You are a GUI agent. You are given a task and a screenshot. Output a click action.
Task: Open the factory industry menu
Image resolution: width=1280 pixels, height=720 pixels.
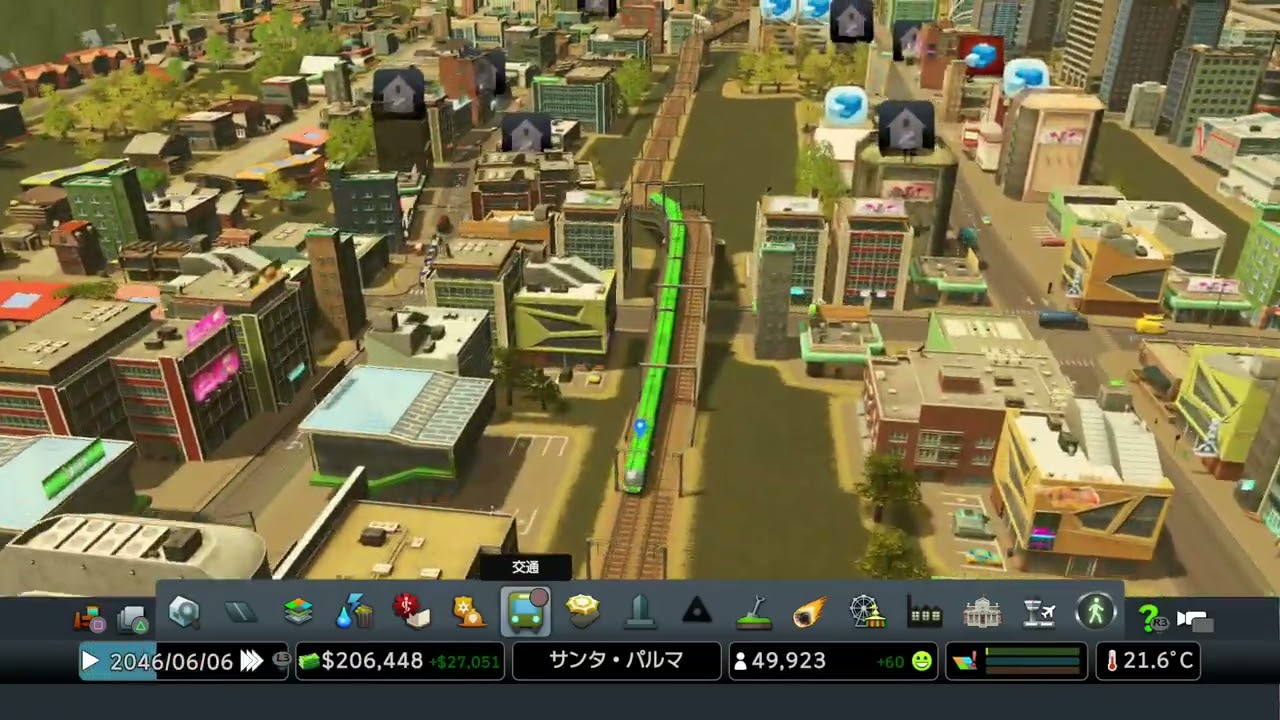(x=925, y=612)
